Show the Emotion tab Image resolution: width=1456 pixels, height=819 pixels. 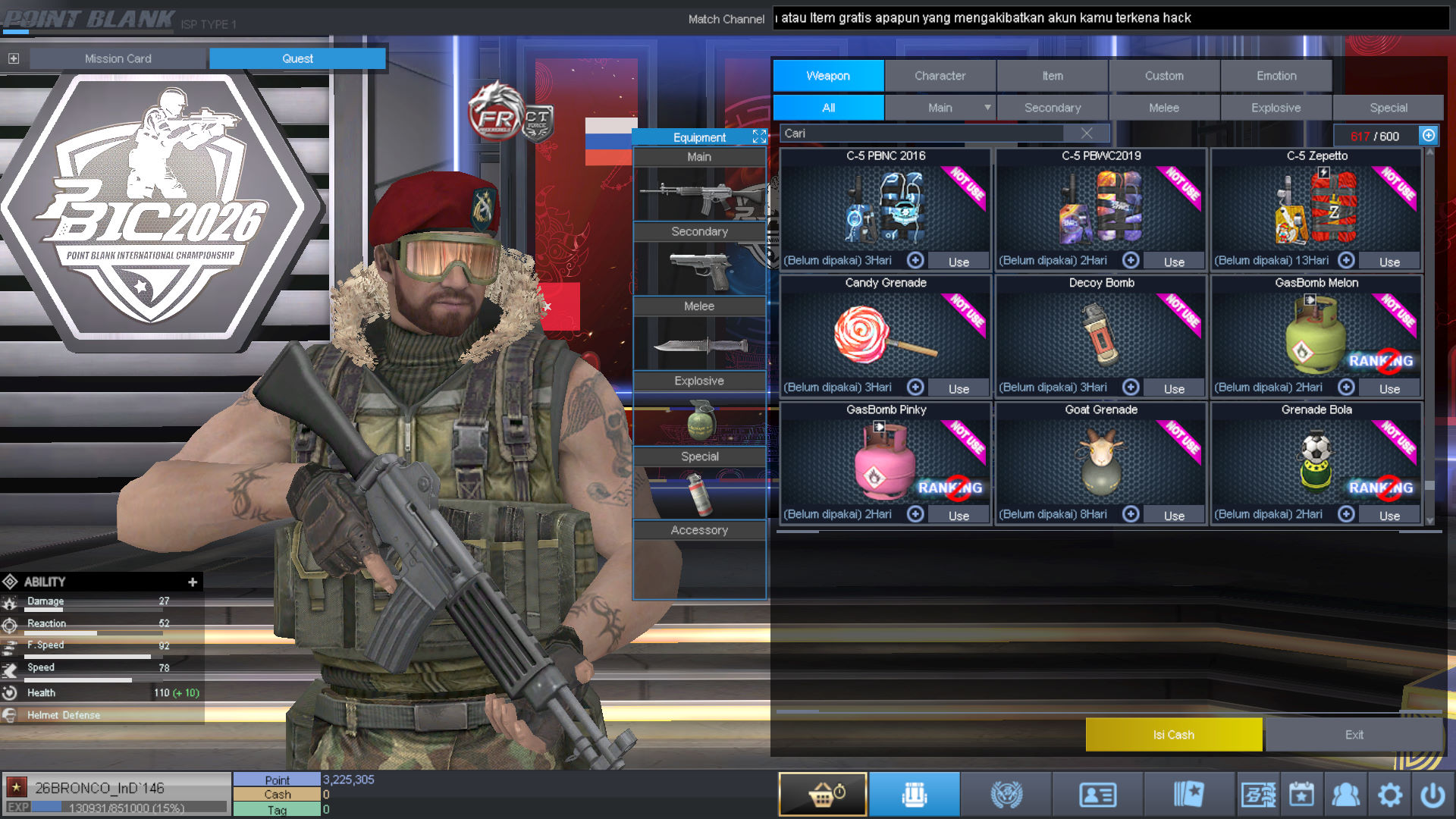click(1276, 76)
